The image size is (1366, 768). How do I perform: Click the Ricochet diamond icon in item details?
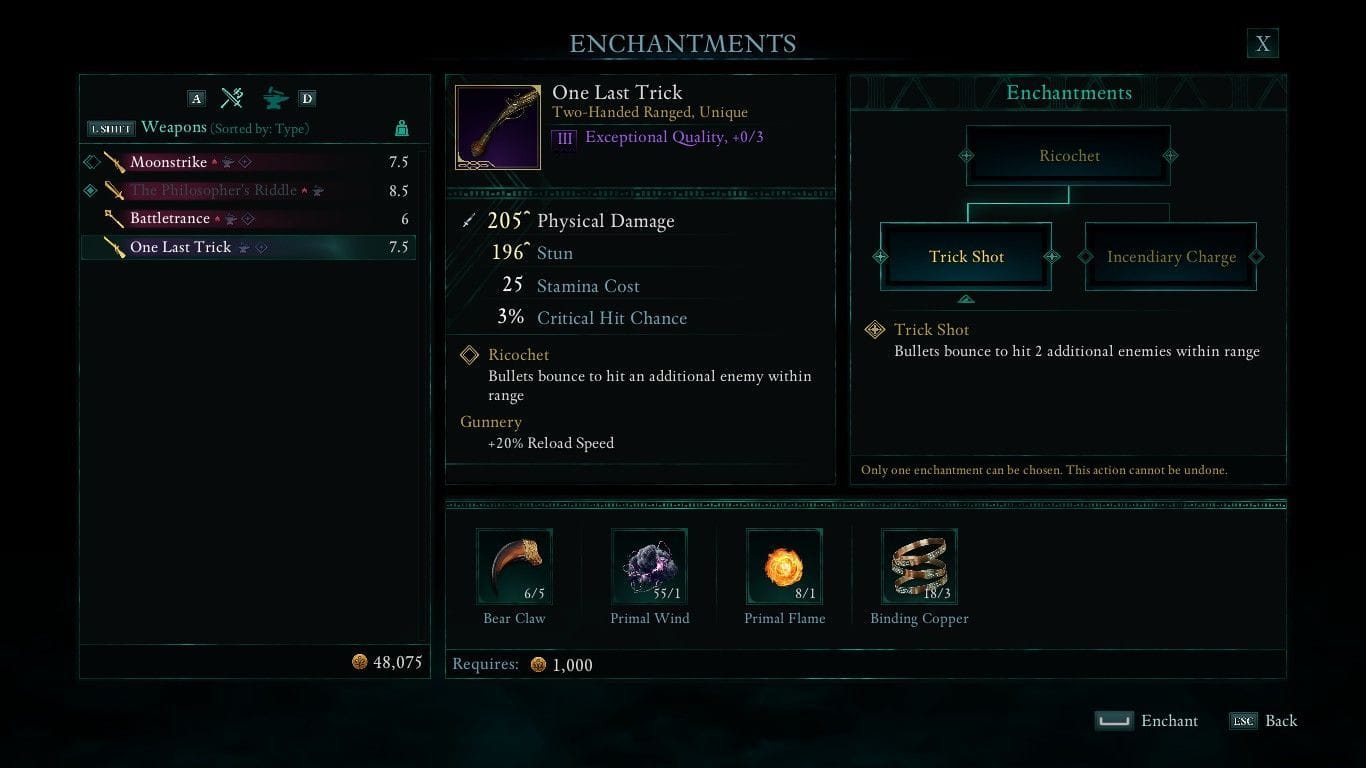(x=468, y=355)
